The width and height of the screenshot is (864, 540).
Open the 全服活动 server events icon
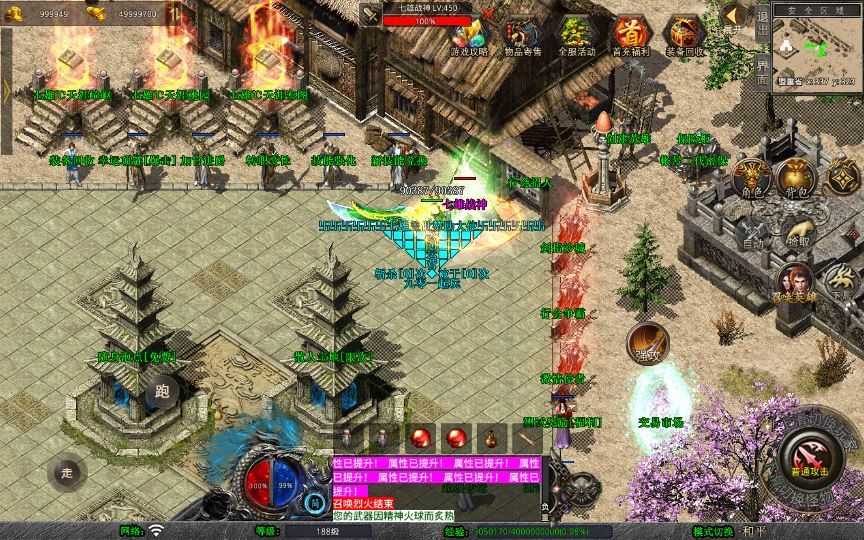pos(576,35)
